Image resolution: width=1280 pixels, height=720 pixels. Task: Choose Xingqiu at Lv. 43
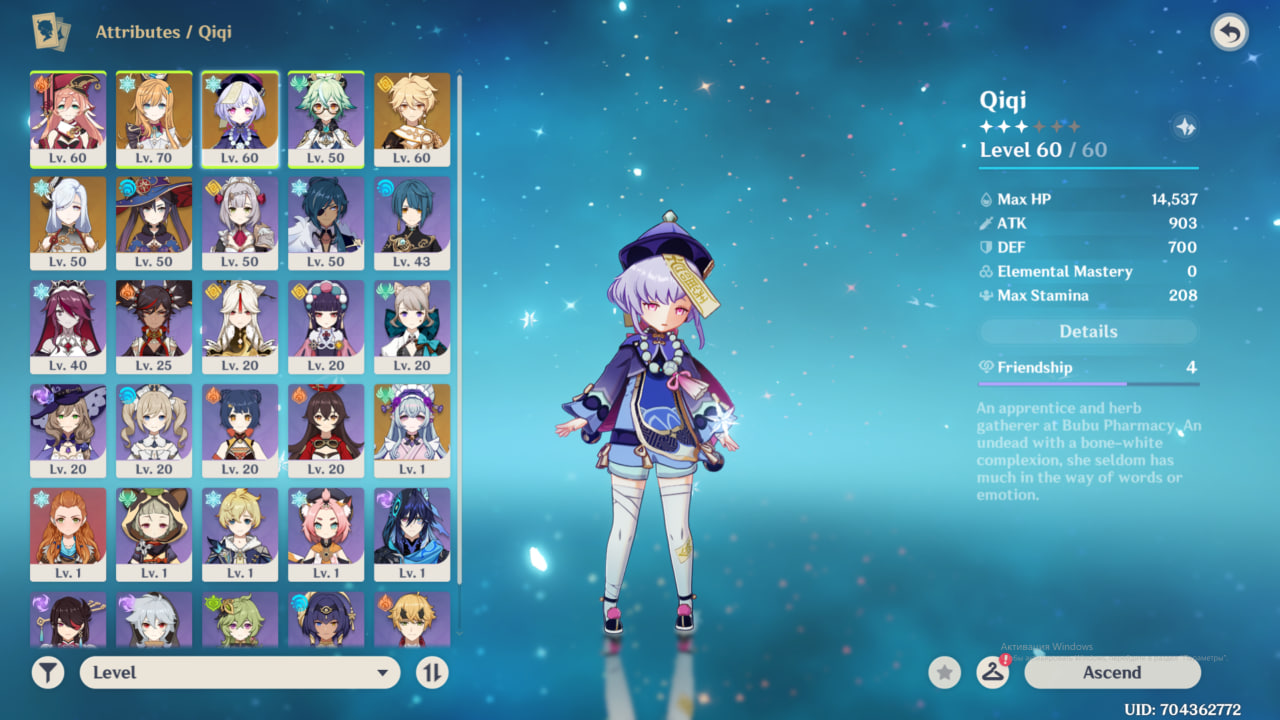click(412, 223)
